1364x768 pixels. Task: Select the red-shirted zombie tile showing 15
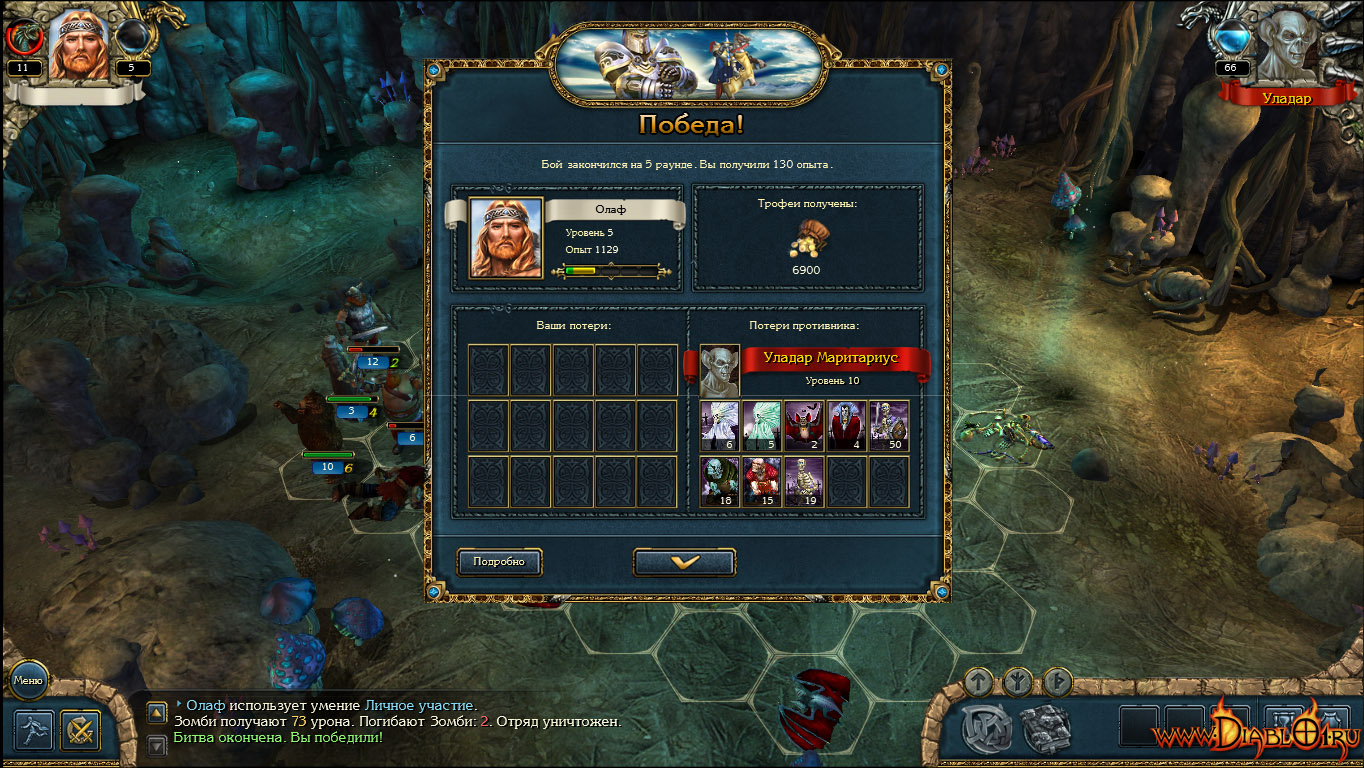click(x=762, y=482)
